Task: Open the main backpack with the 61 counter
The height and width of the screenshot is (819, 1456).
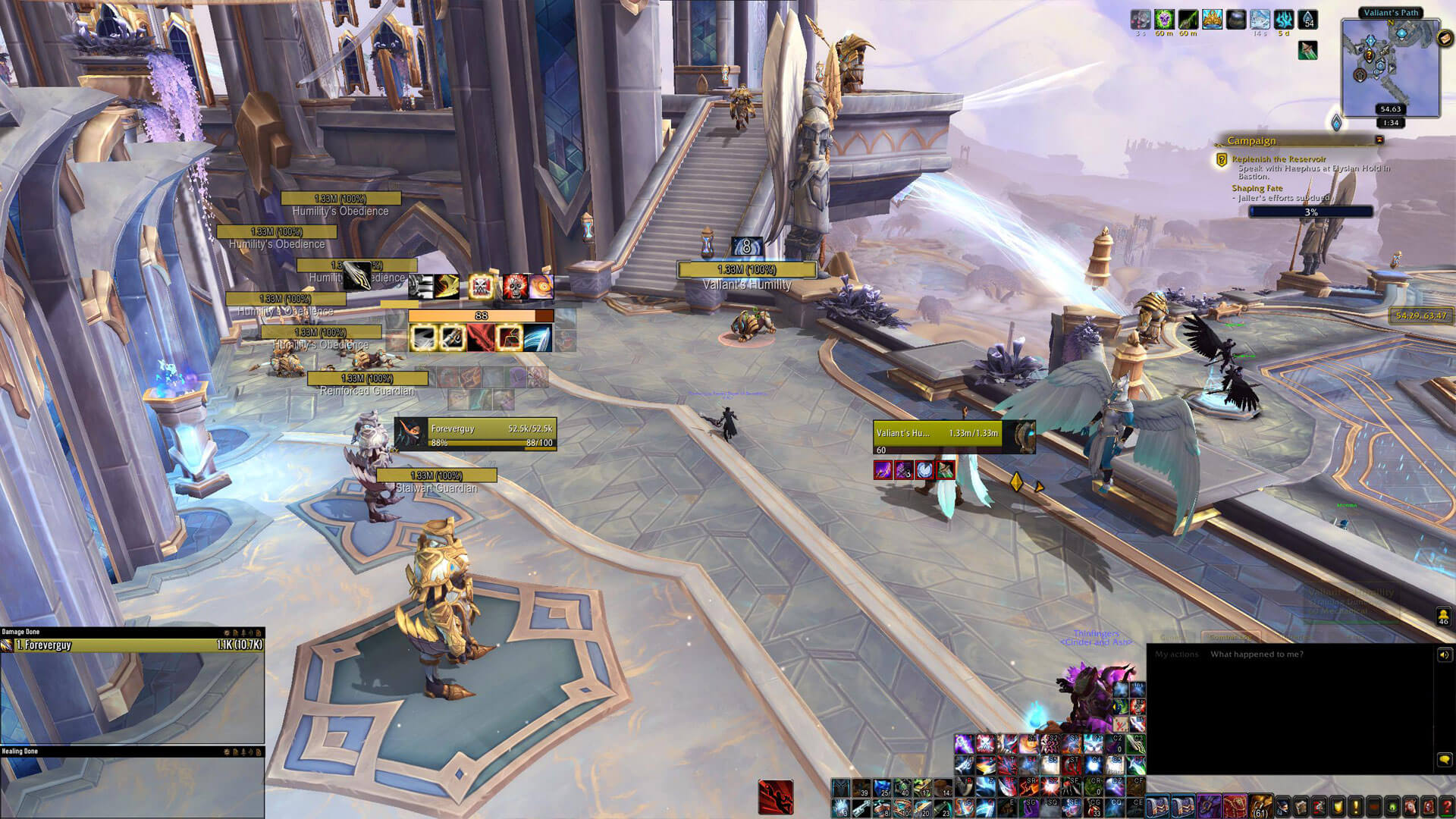Action: (x=1260, y=805)
